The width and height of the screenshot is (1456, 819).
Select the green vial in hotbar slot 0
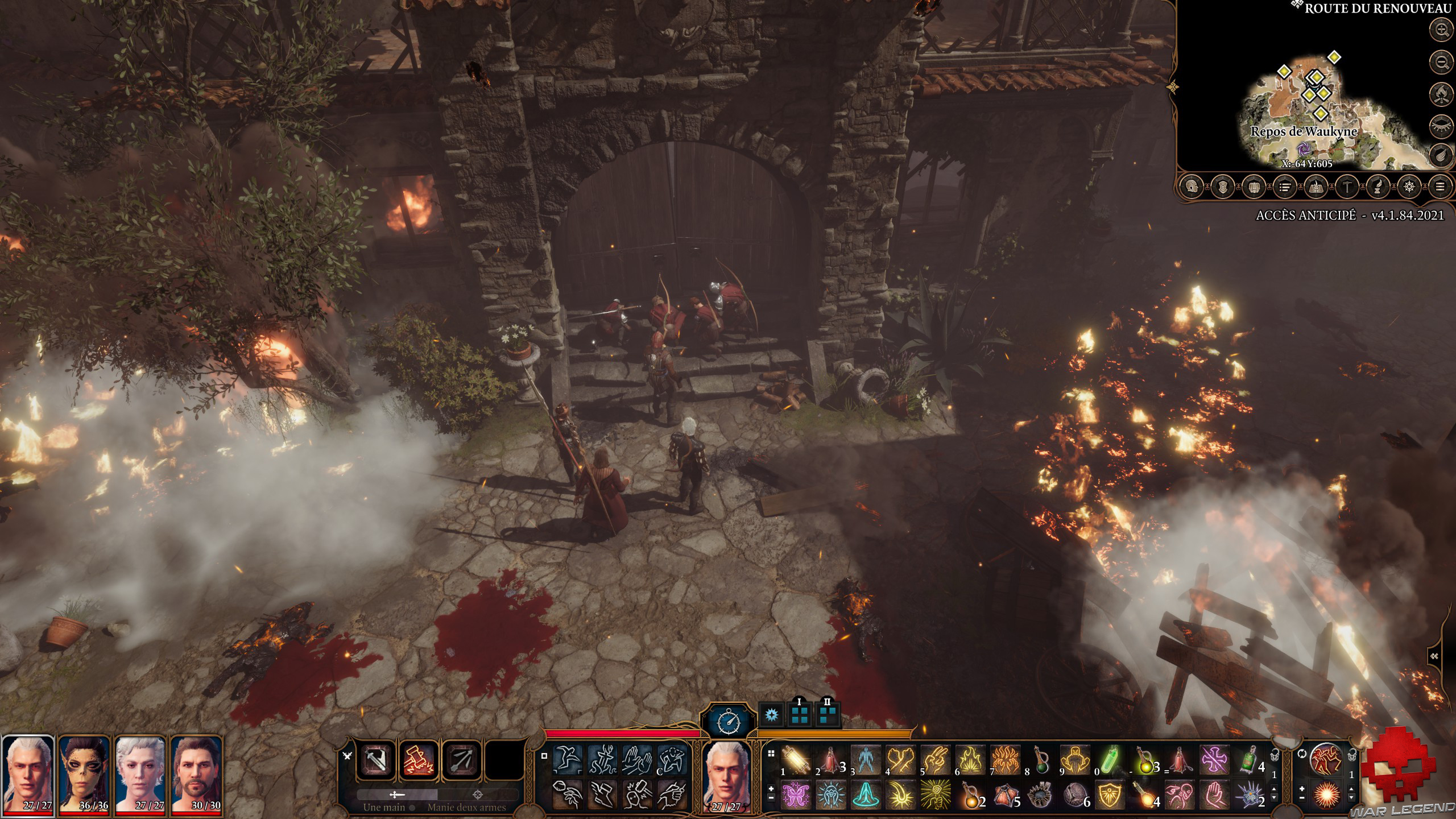[1110, 760]
